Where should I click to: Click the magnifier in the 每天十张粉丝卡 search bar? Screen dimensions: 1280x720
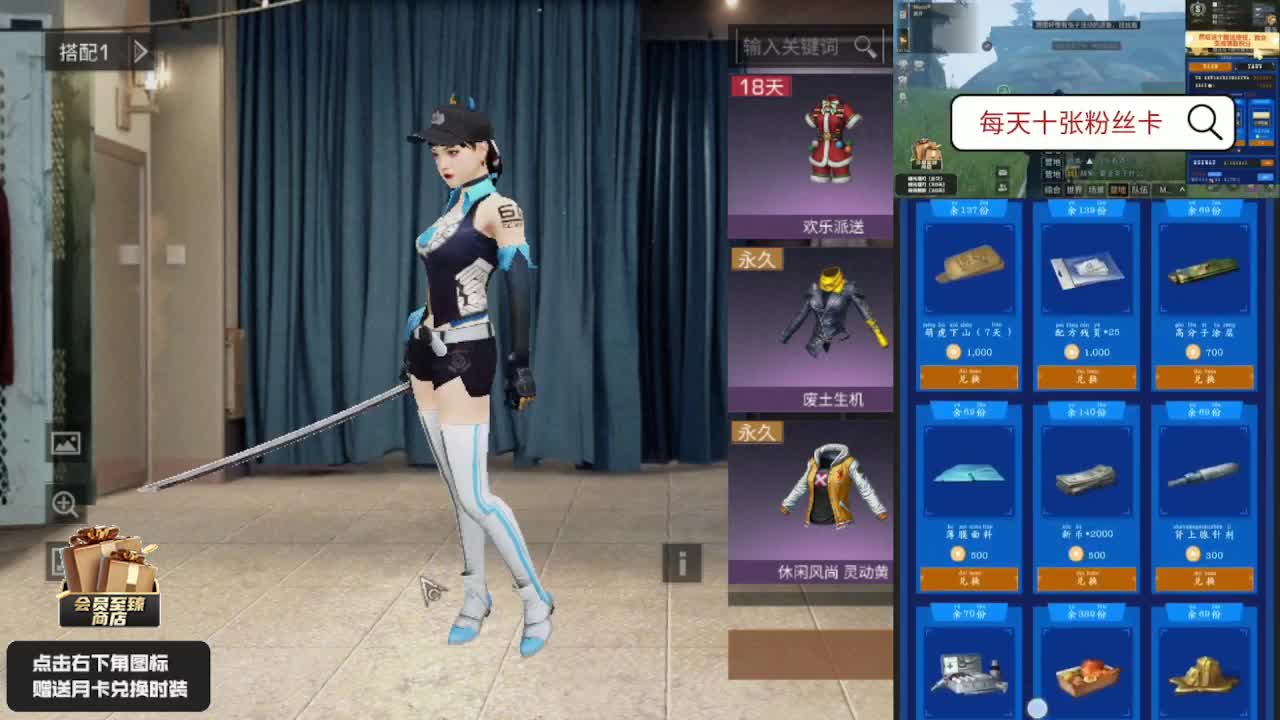pos(1204,122)
